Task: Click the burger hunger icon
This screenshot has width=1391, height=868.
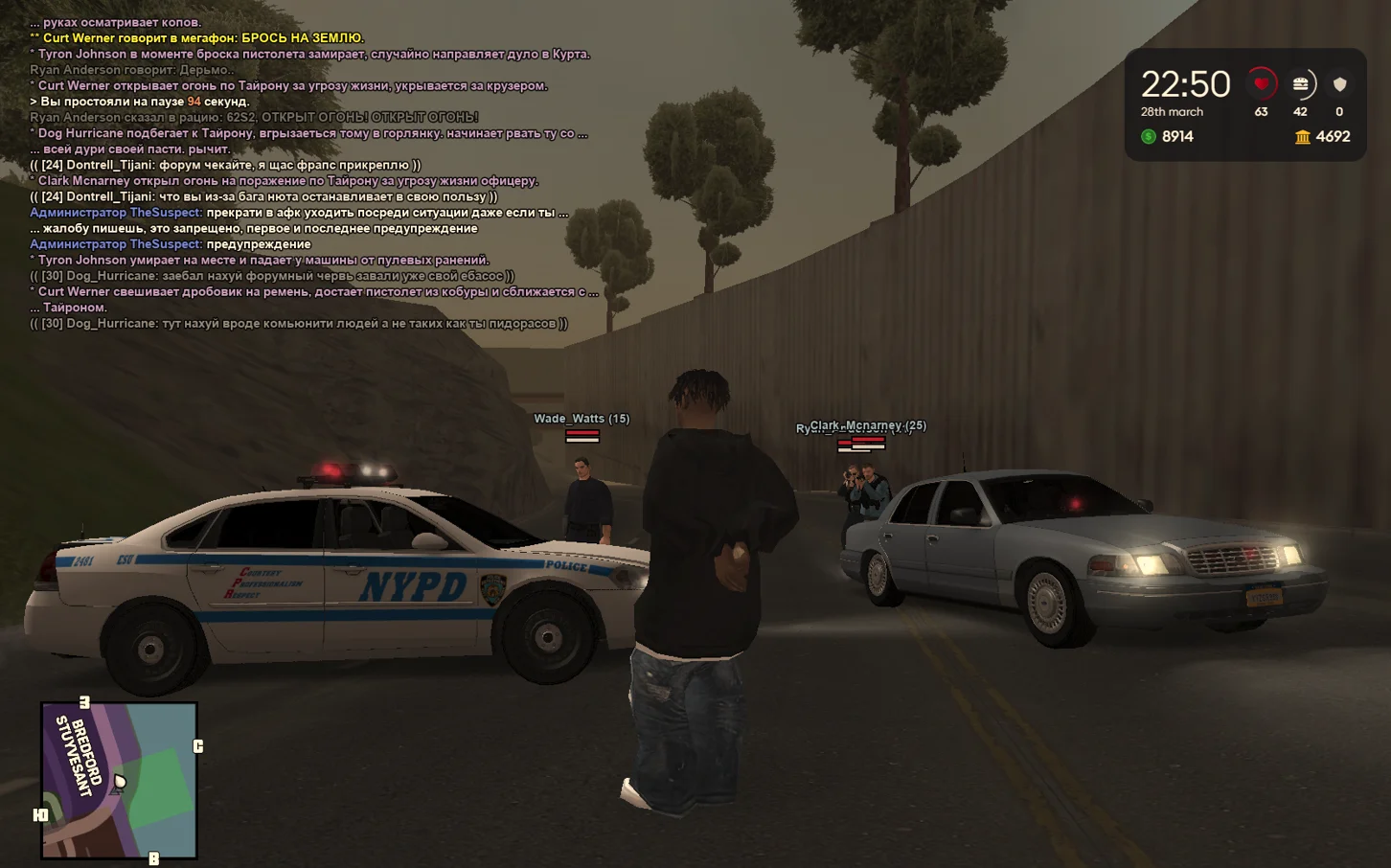Action: [1300, 84]
